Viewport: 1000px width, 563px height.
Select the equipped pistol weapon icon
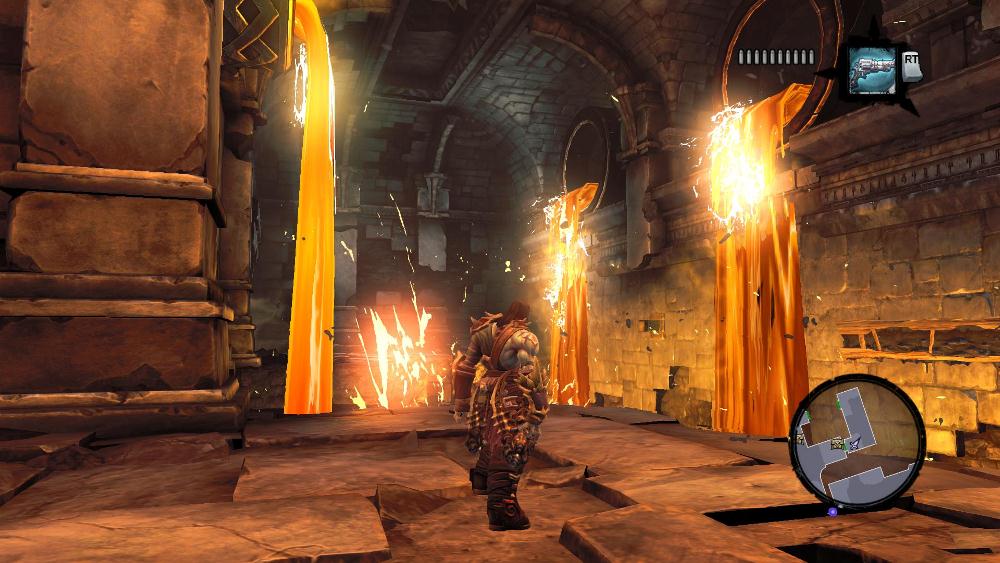click(872, 71)
